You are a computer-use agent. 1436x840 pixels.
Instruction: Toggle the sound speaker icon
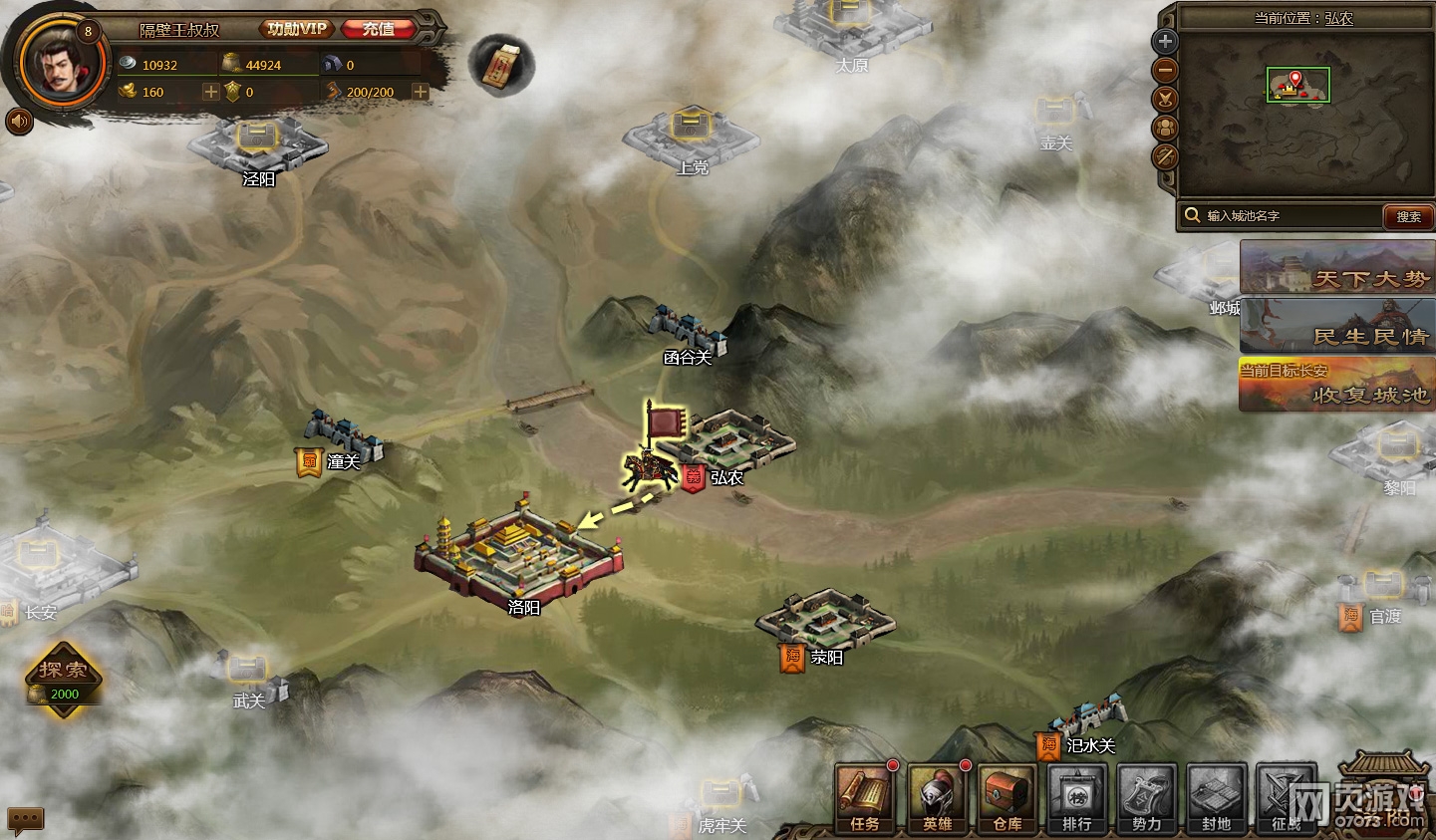19,122
